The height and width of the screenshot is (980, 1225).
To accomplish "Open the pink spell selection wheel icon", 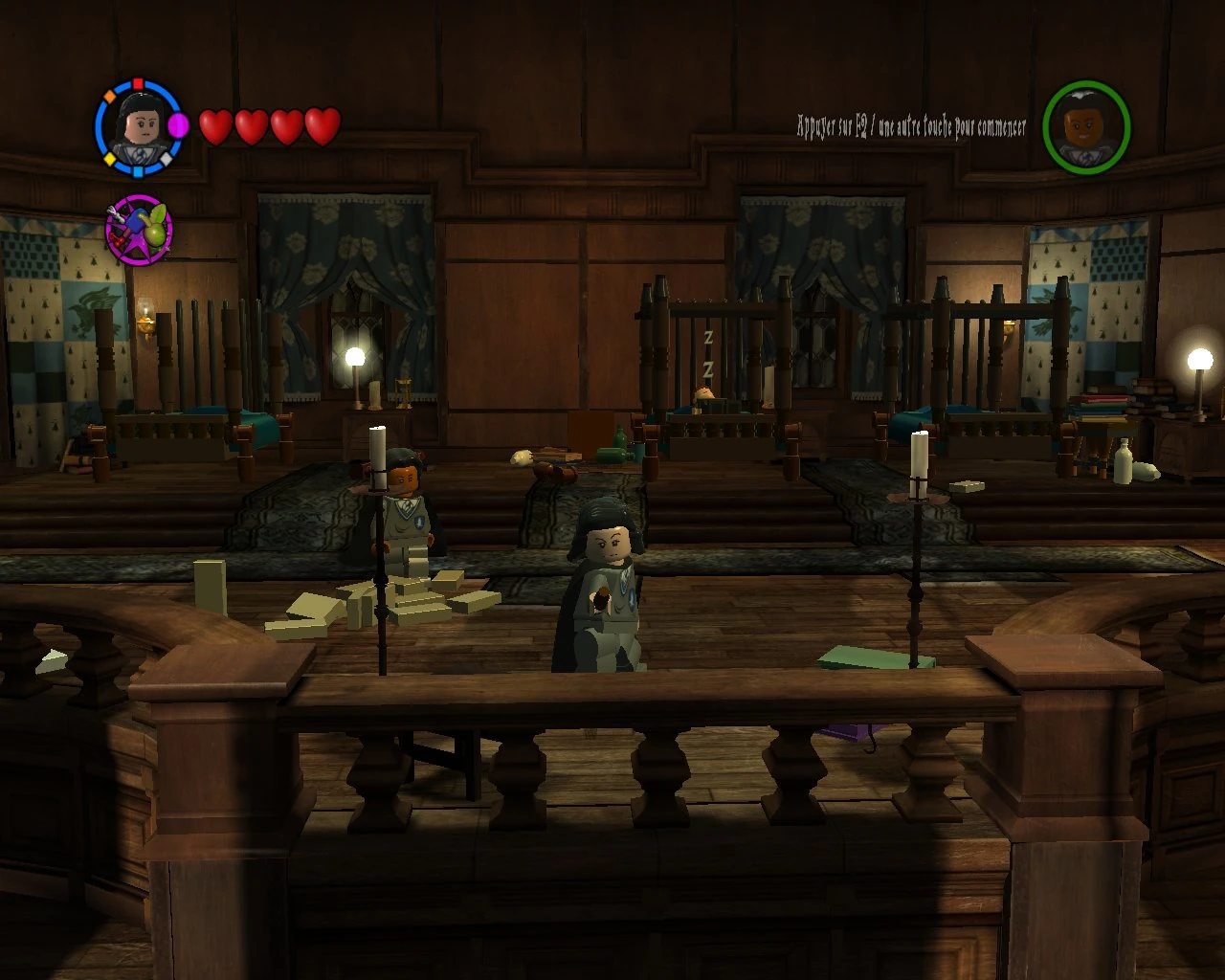I will tap(140, 230).
